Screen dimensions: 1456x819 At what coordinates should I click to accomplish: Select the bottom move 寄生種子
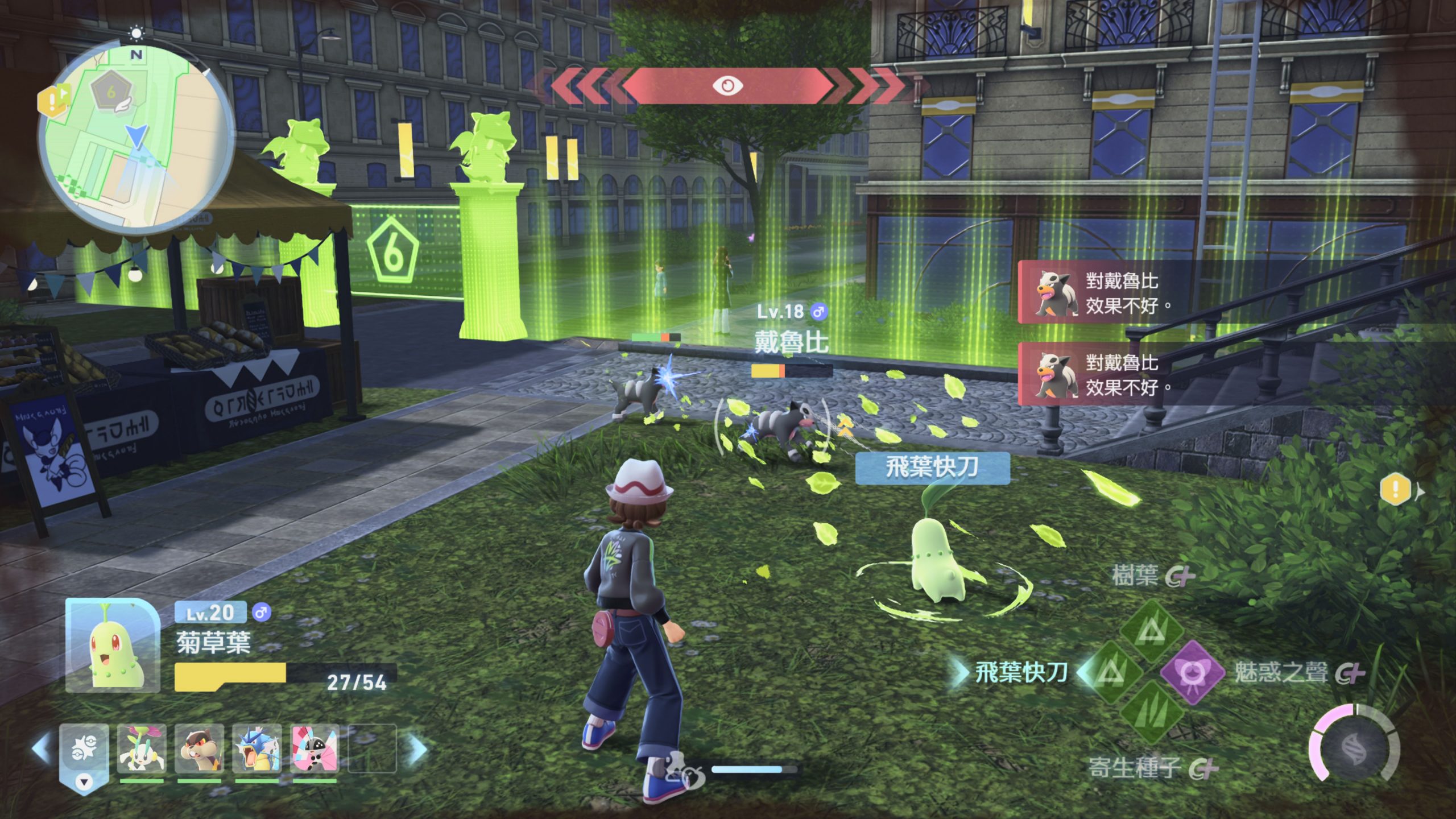pyautogui.click(x=1152, y=713)
